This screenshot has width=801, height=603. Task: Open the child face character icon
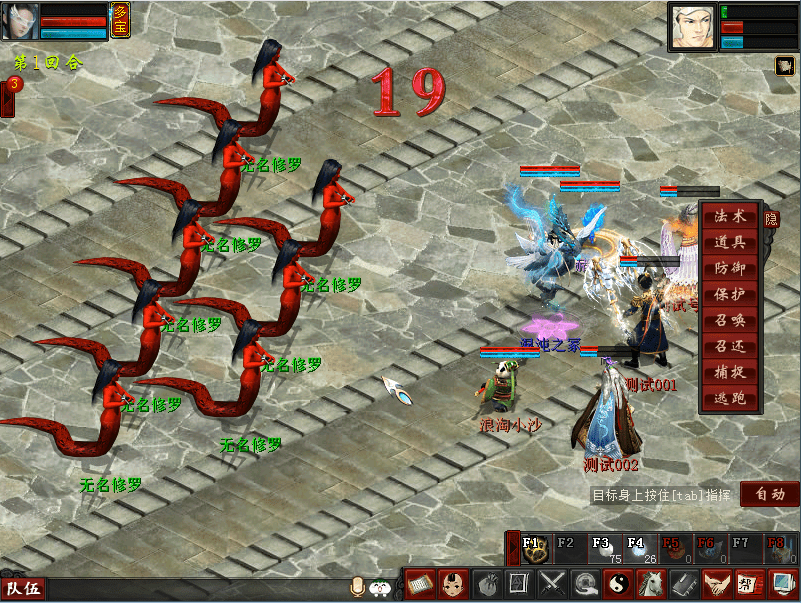point(453,583)
